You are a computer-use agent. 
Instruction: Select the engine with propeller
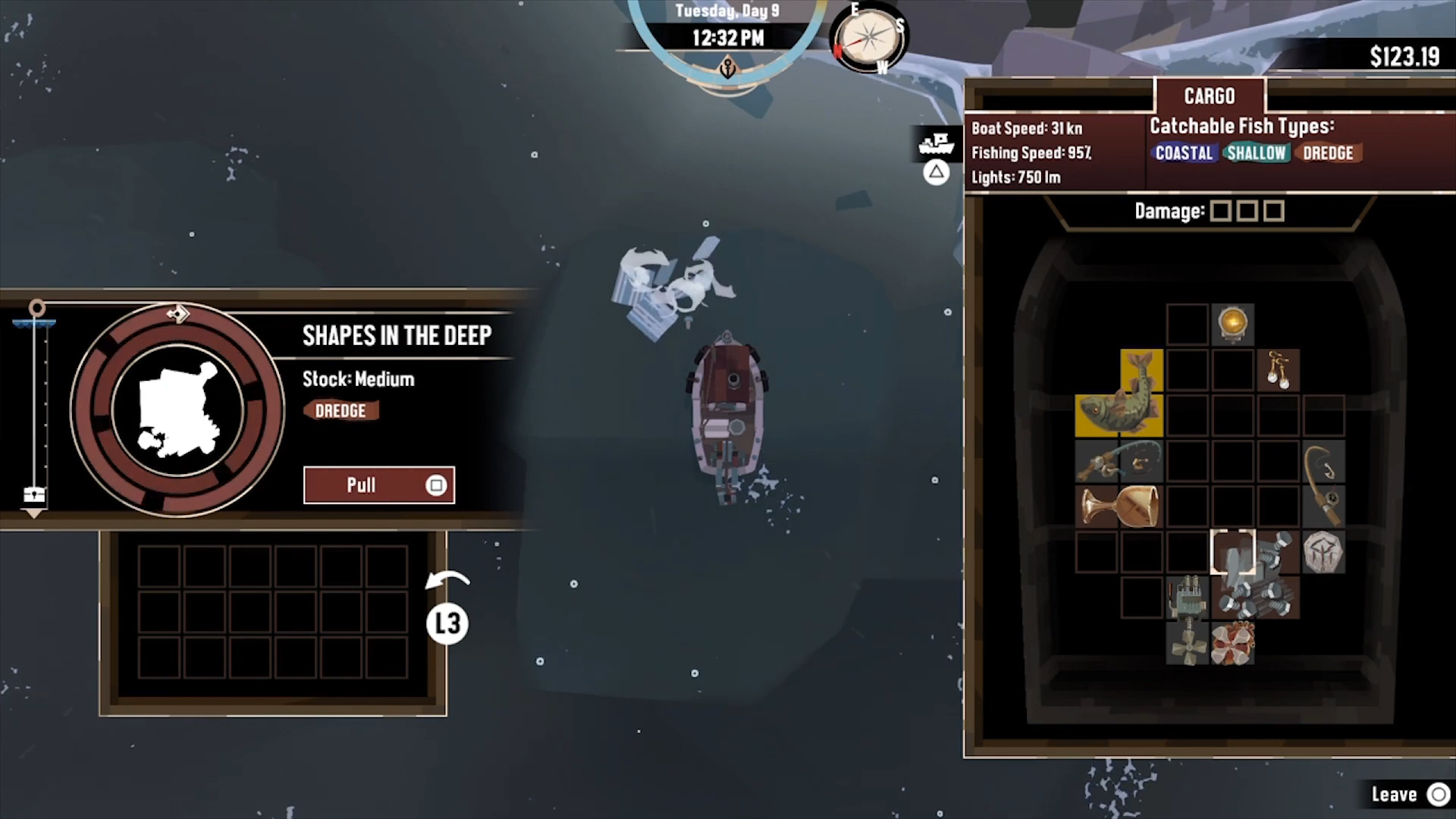[1187, 620]
